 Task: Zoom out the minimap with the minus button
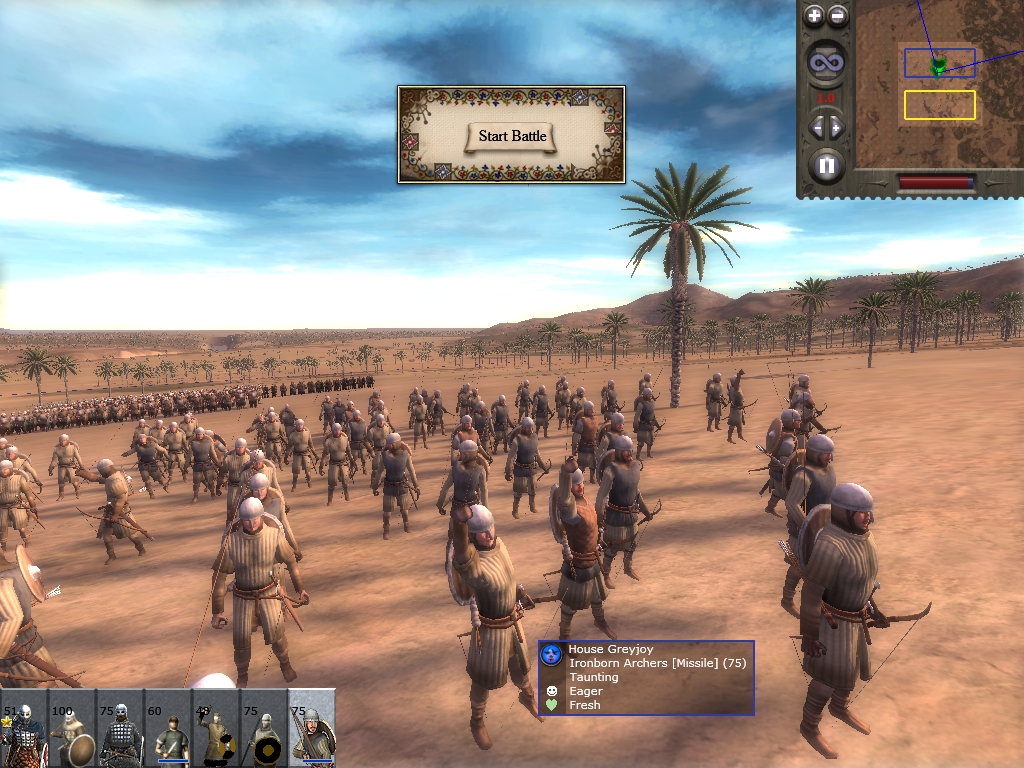click(x=838, y=16)
